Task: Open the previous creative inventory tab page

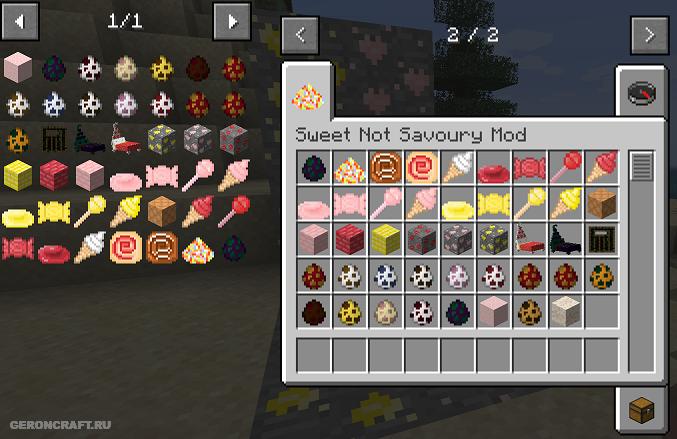Action: [x=300, y=35]
